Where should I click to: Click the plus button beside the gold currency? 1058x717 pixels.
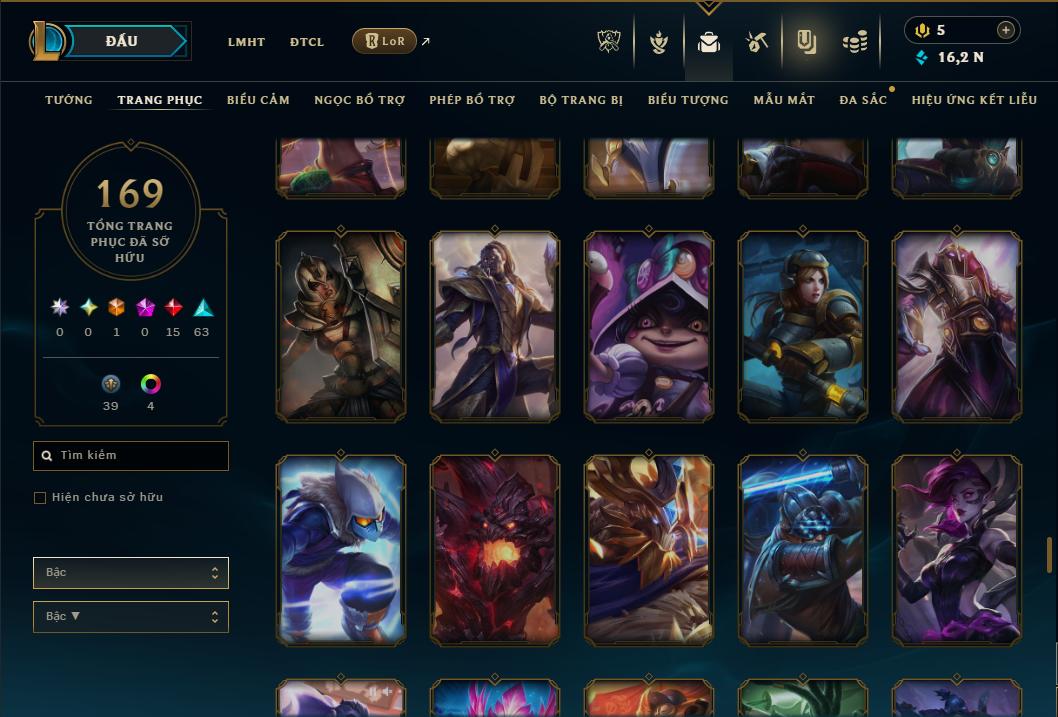(1005, 30)
